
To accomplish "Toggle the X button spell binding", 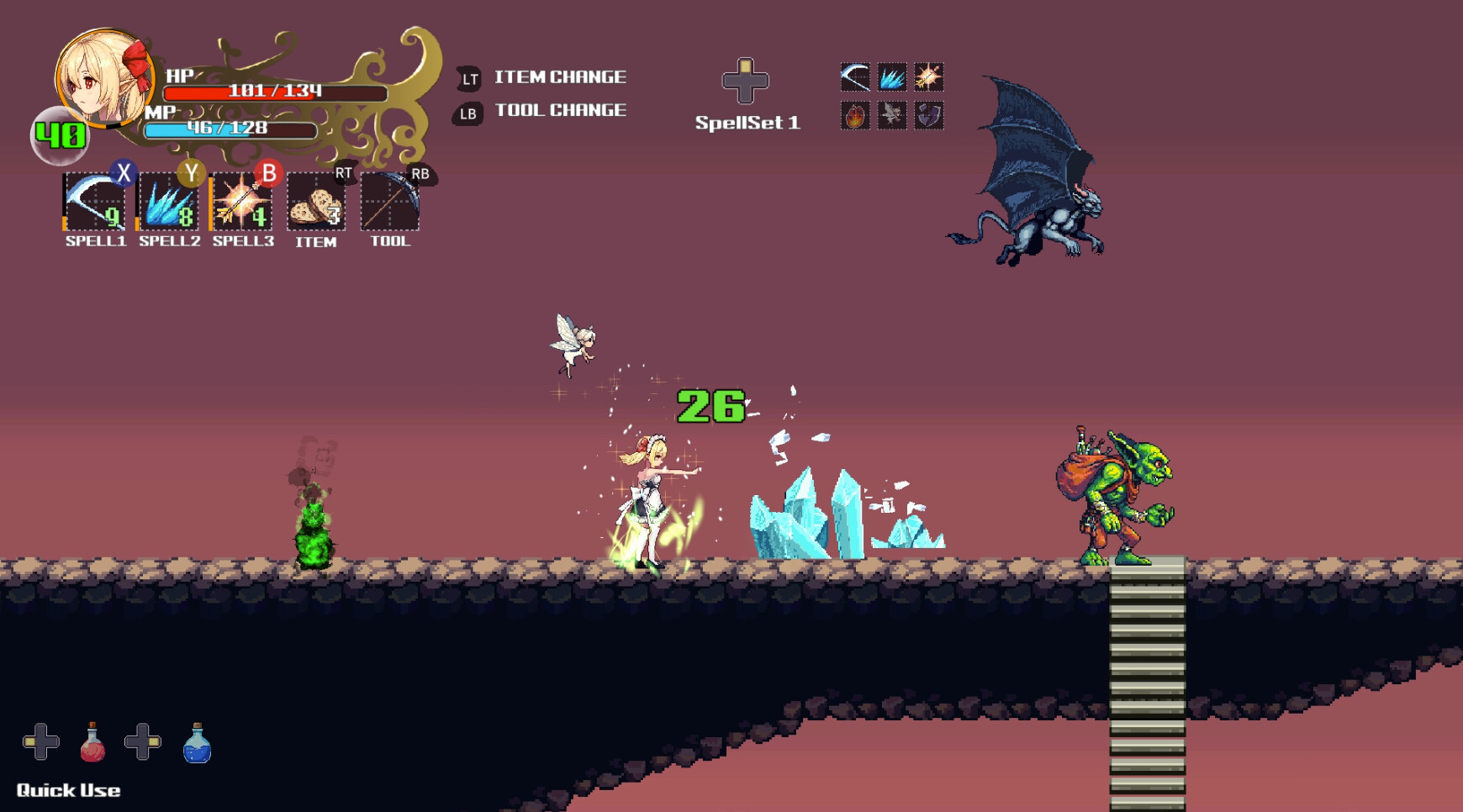I will pos(122,173).
